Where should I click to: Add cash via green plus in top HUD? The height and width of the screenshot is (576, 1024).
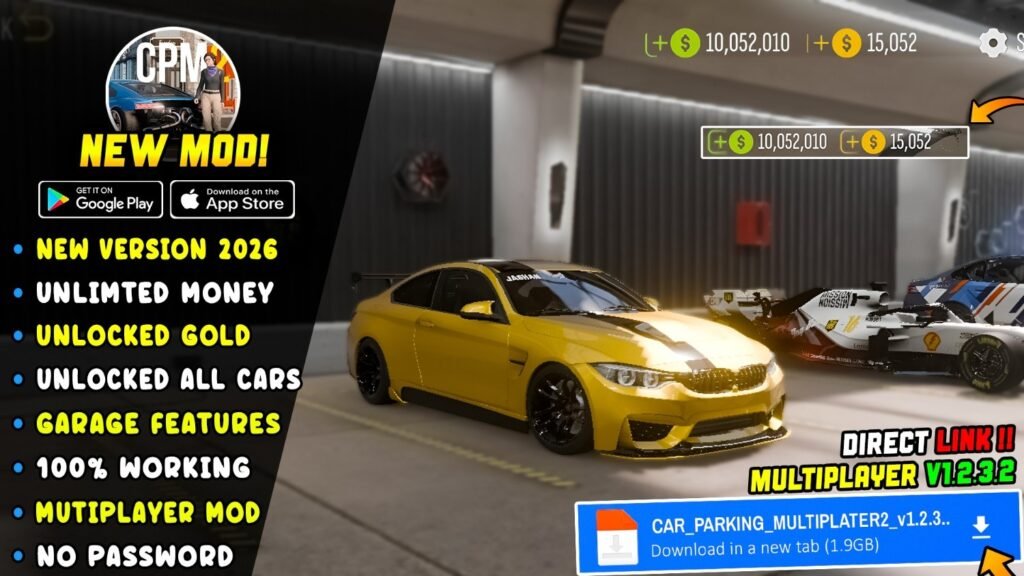(658, 43)
